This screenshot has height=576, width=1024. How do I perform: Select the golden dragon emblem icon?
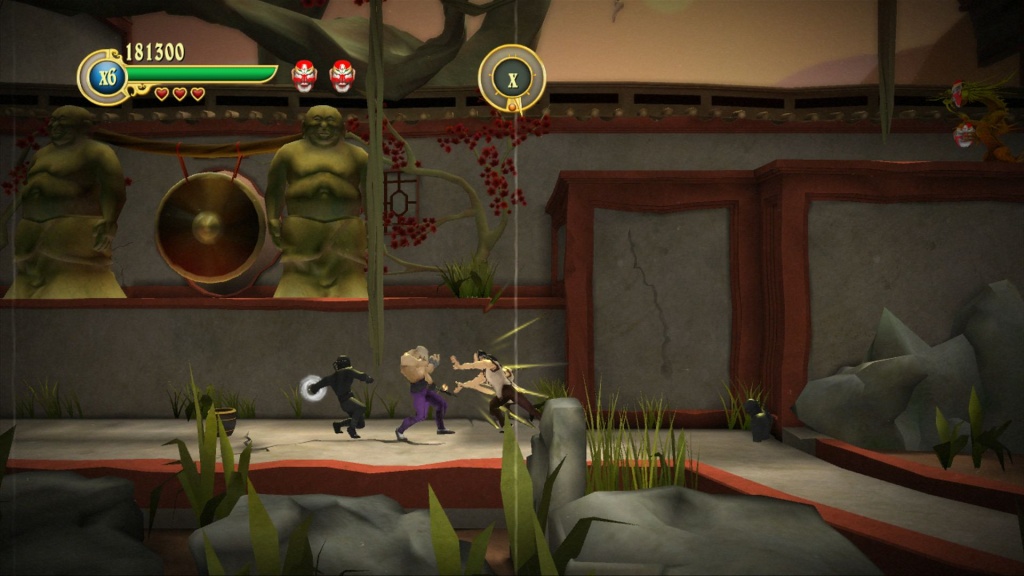click(x=984, y=118)
